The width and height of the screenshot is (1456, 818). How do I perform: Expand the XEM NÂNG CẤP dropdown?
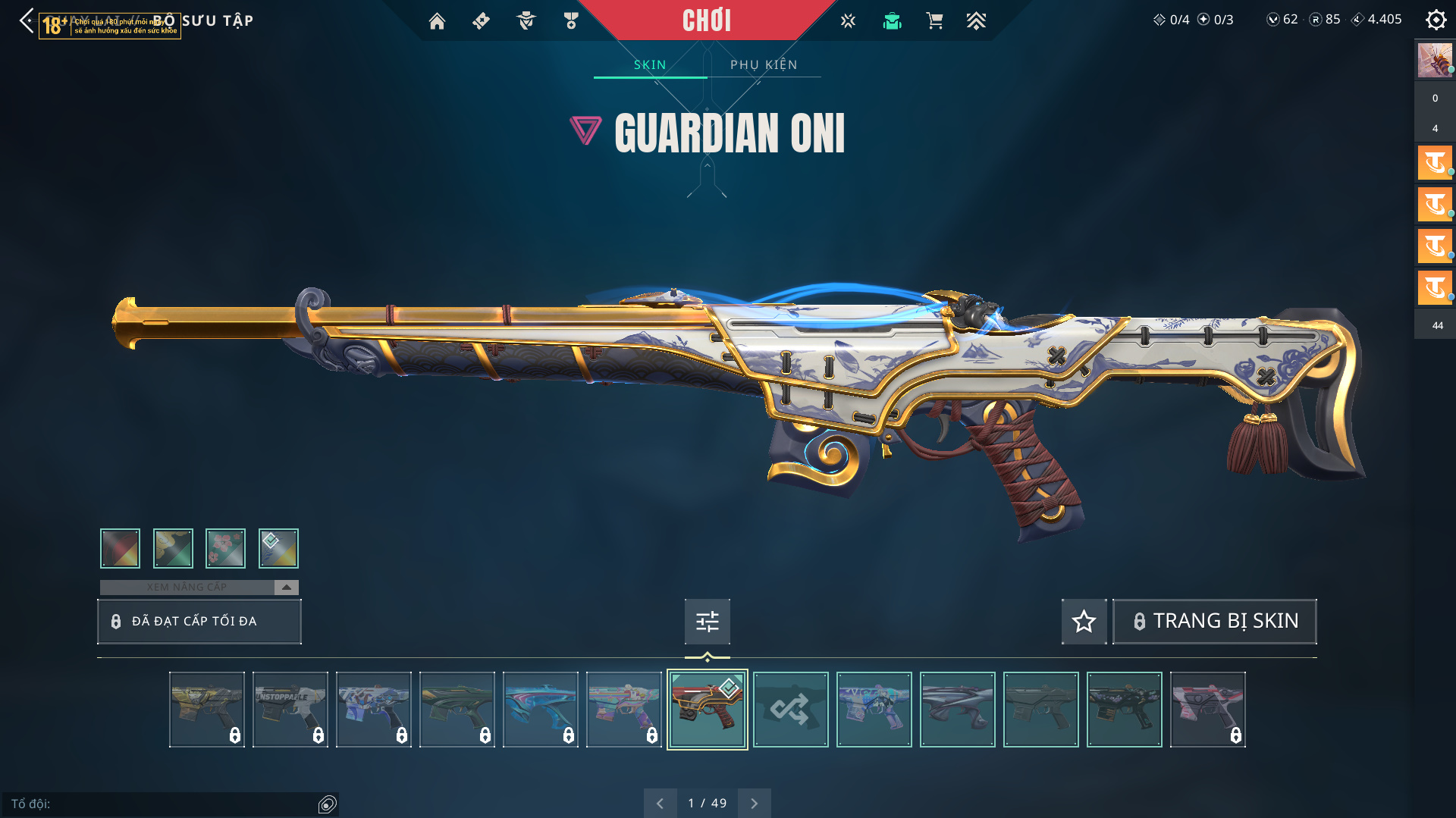click(x=286, y=587)
